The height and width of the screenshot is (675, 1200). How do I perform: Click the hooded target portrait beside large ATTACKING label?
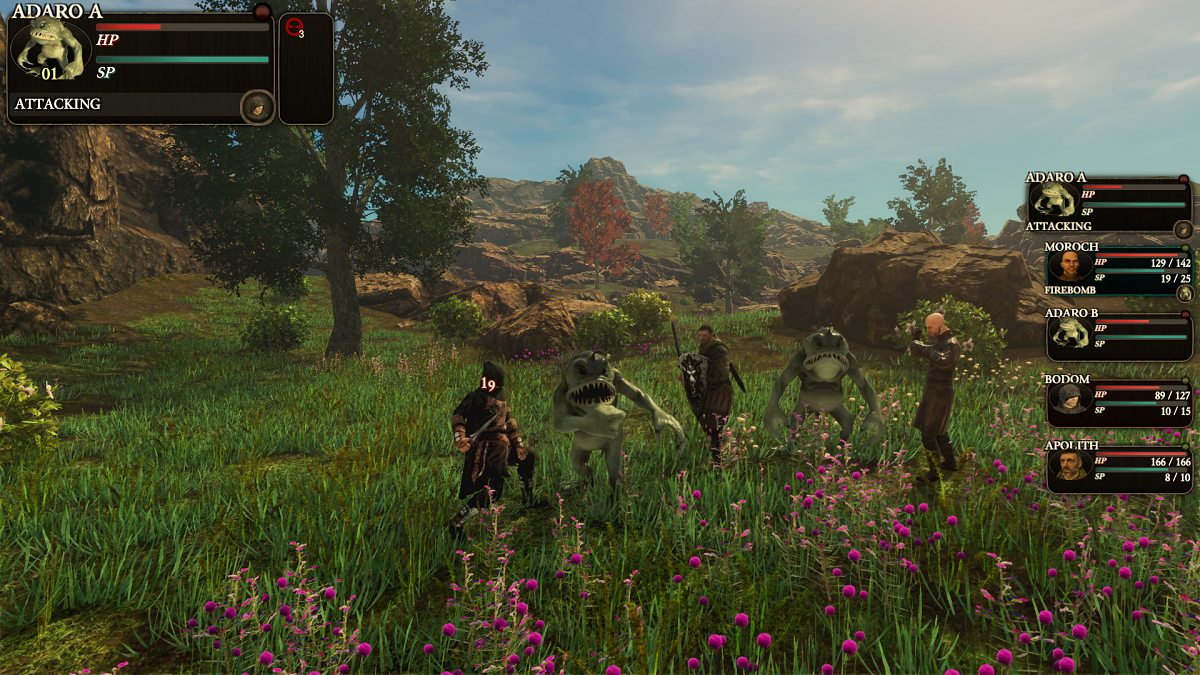(257, 105)
